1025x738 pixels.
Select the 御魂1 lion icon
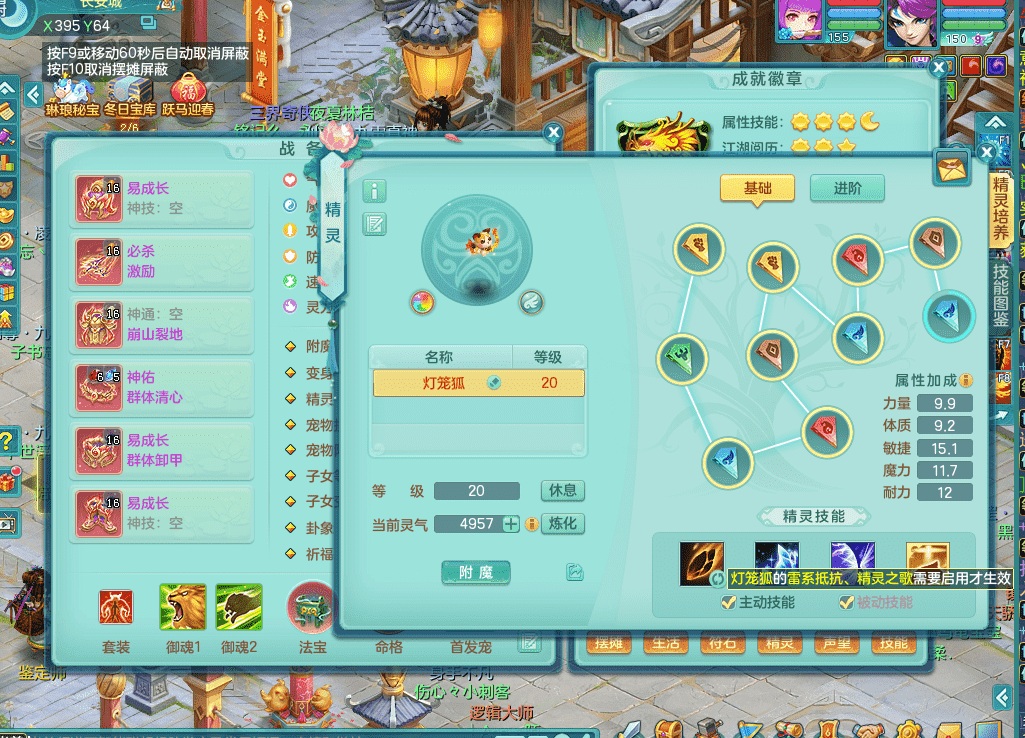pyautogui.click(x=183, y=609)
